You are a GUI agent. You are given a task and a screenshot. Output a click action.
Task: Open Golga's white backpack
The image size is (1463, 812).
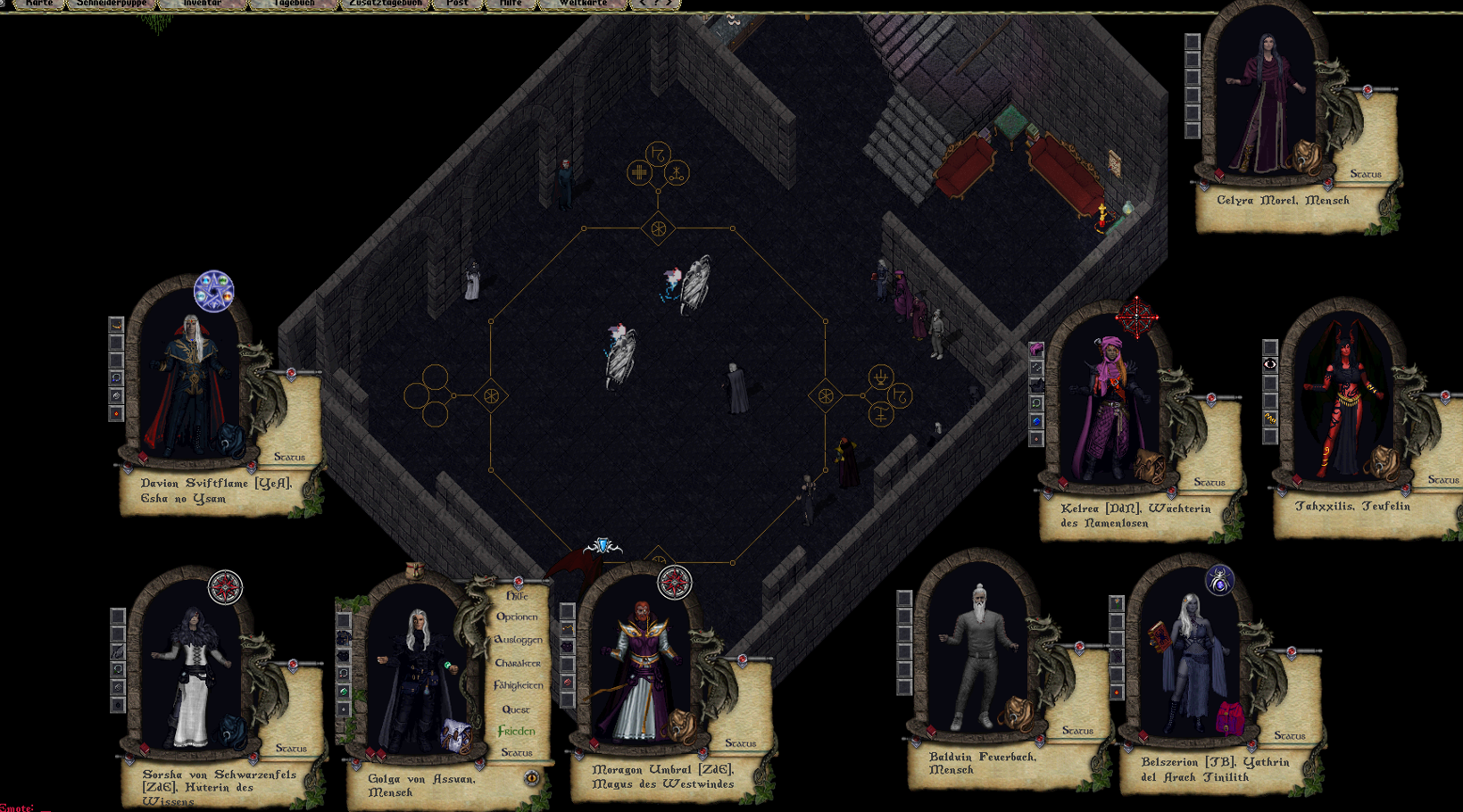pyautogui.click(x=456, y=736)
